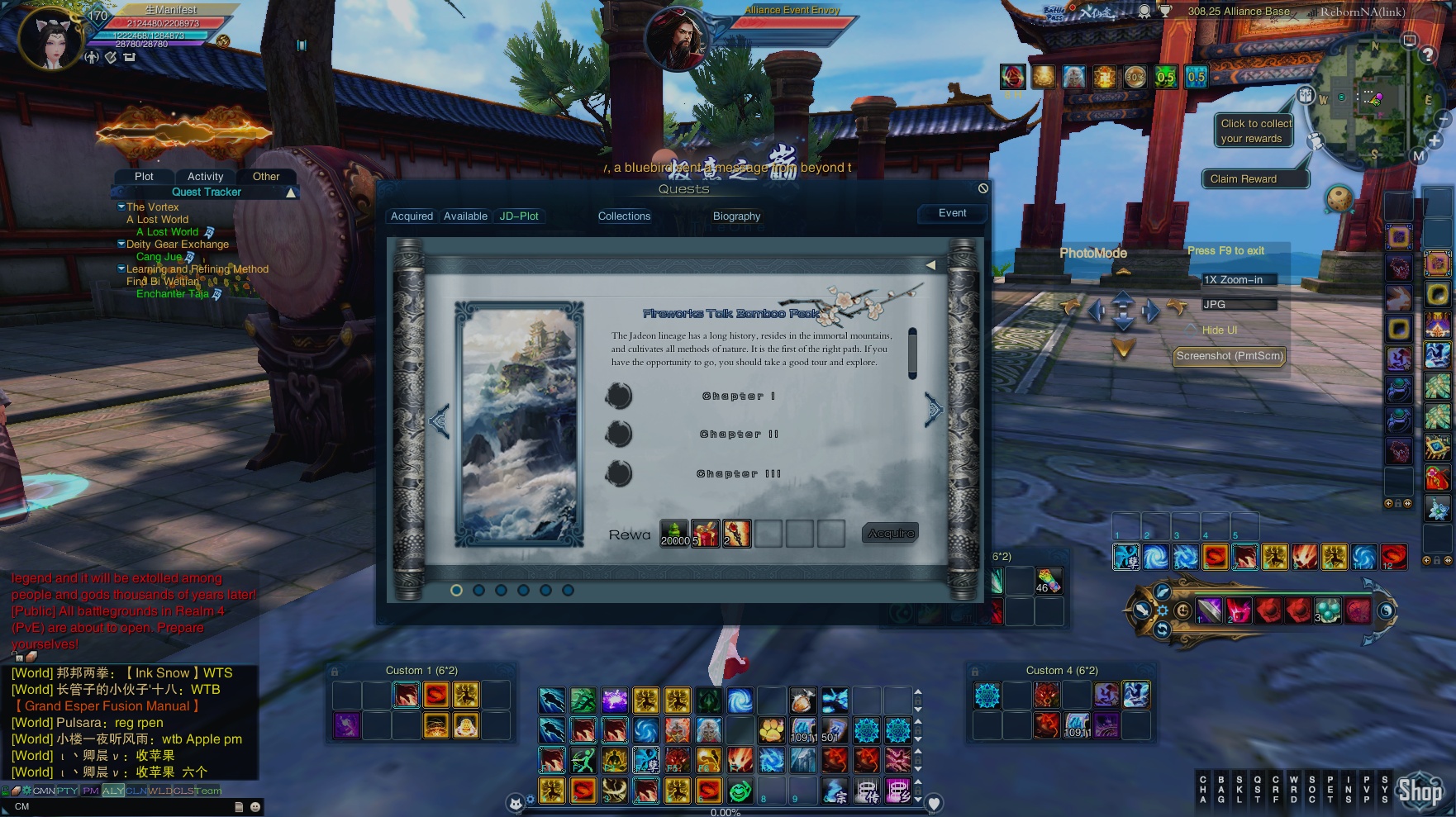Hide UI in PhotoMode
Viewport: 1456px width, 817px height.
pyautogui.click(x=1219, y=330)
